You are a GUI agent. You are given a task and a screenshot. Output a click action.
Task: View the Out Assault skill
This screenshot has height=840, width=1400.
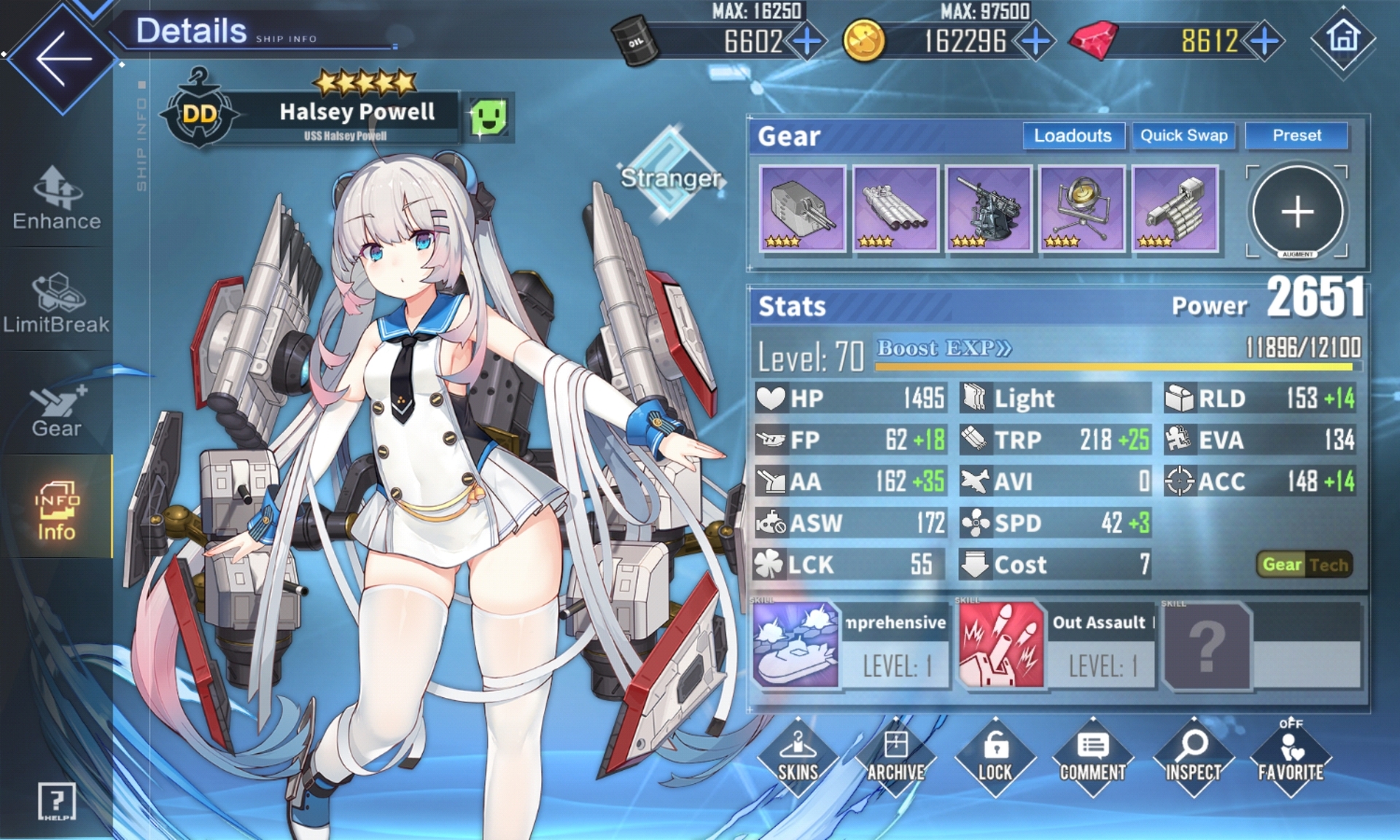tap(1000, 645)
